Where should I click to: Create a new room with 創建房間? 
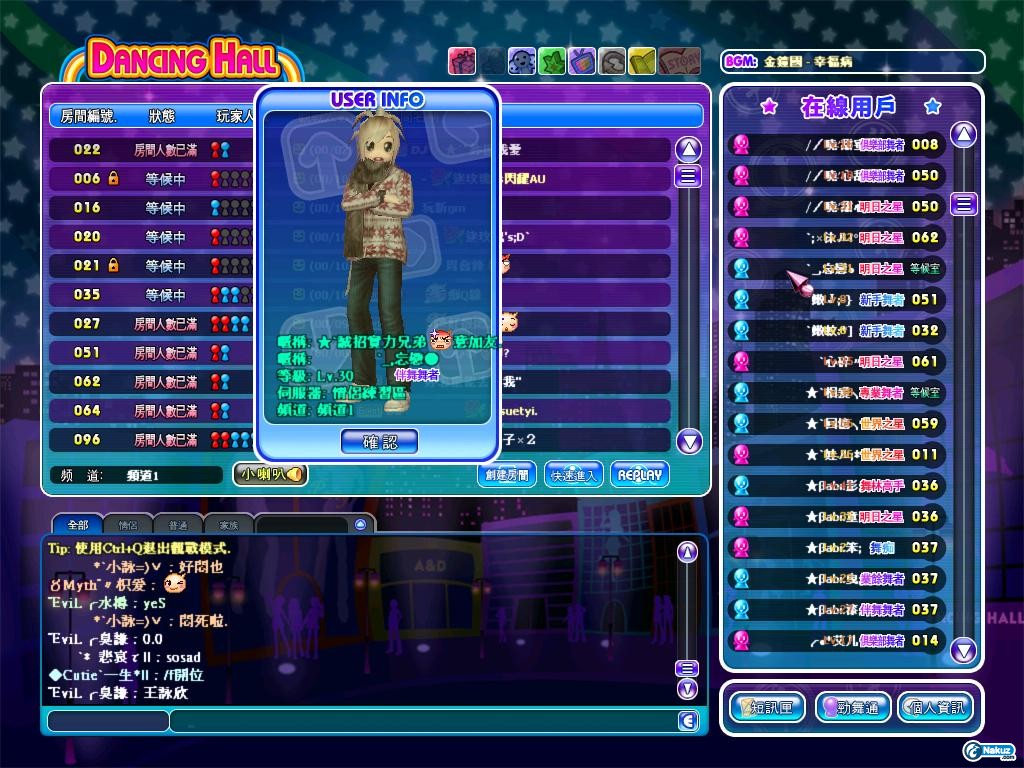coord(506,475)
